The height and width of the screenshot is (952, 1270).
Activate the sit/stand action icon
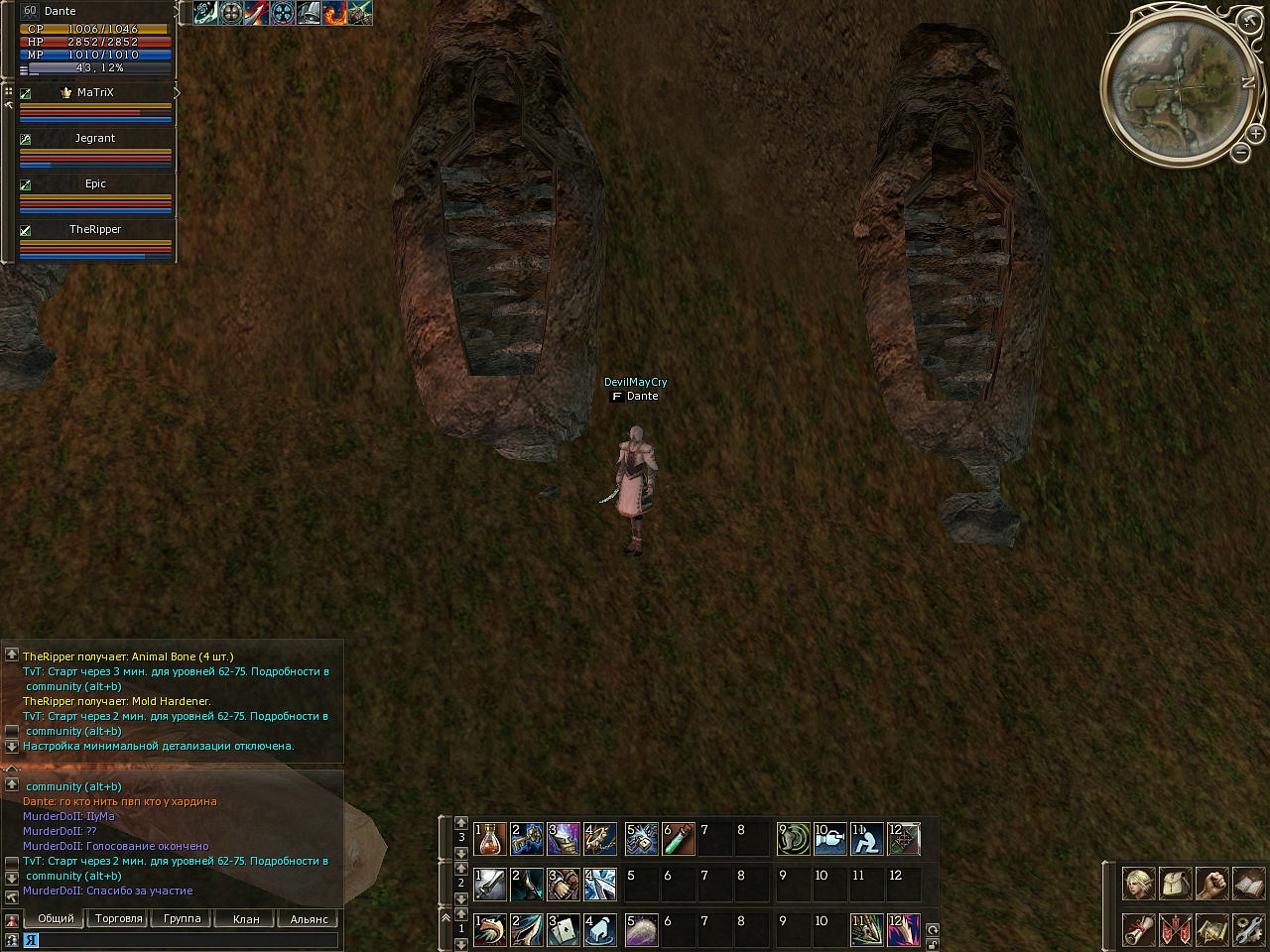click(867, 839)
